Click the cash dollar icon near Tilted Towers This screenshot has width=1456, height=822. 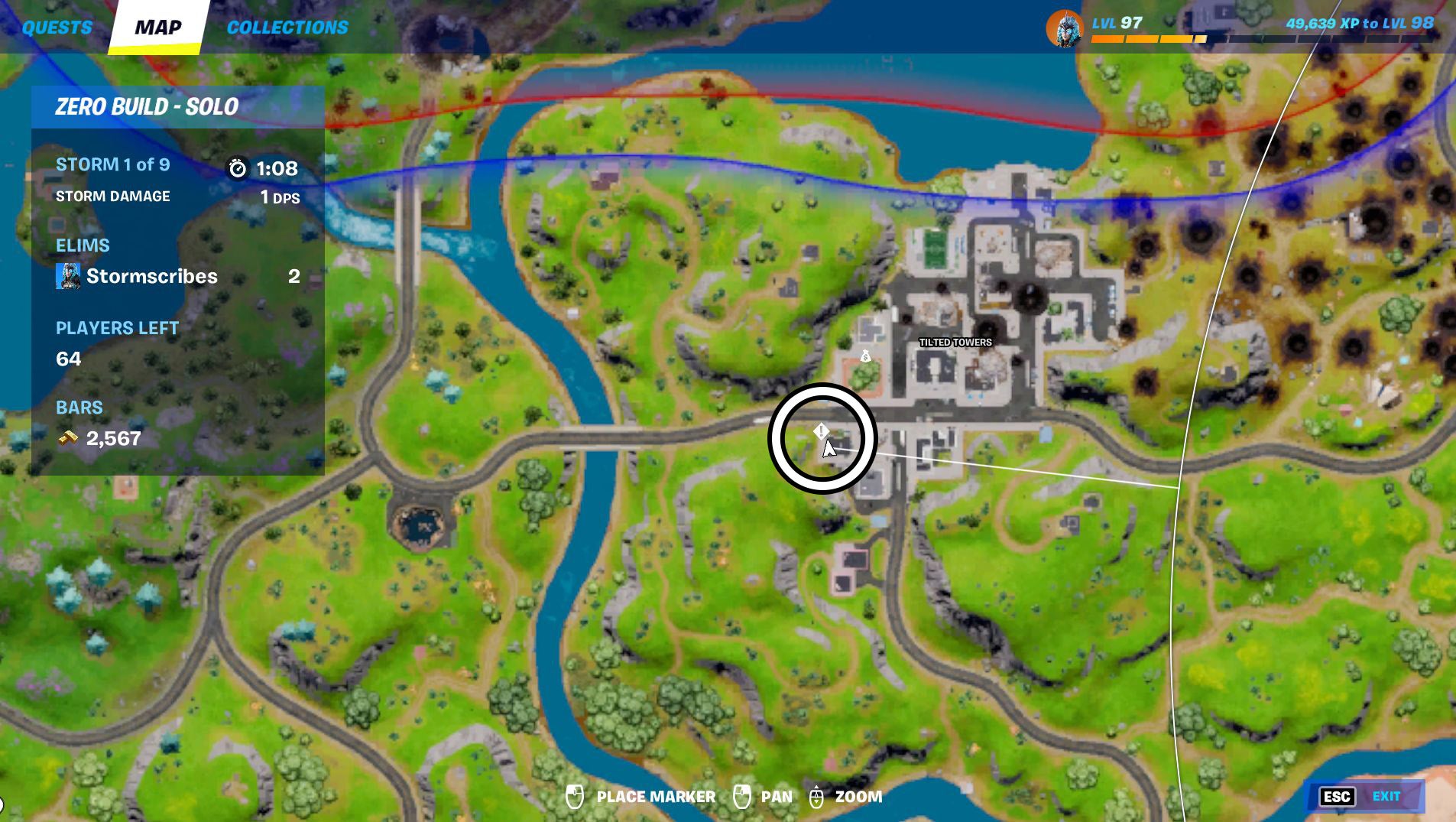coord(866,356)
